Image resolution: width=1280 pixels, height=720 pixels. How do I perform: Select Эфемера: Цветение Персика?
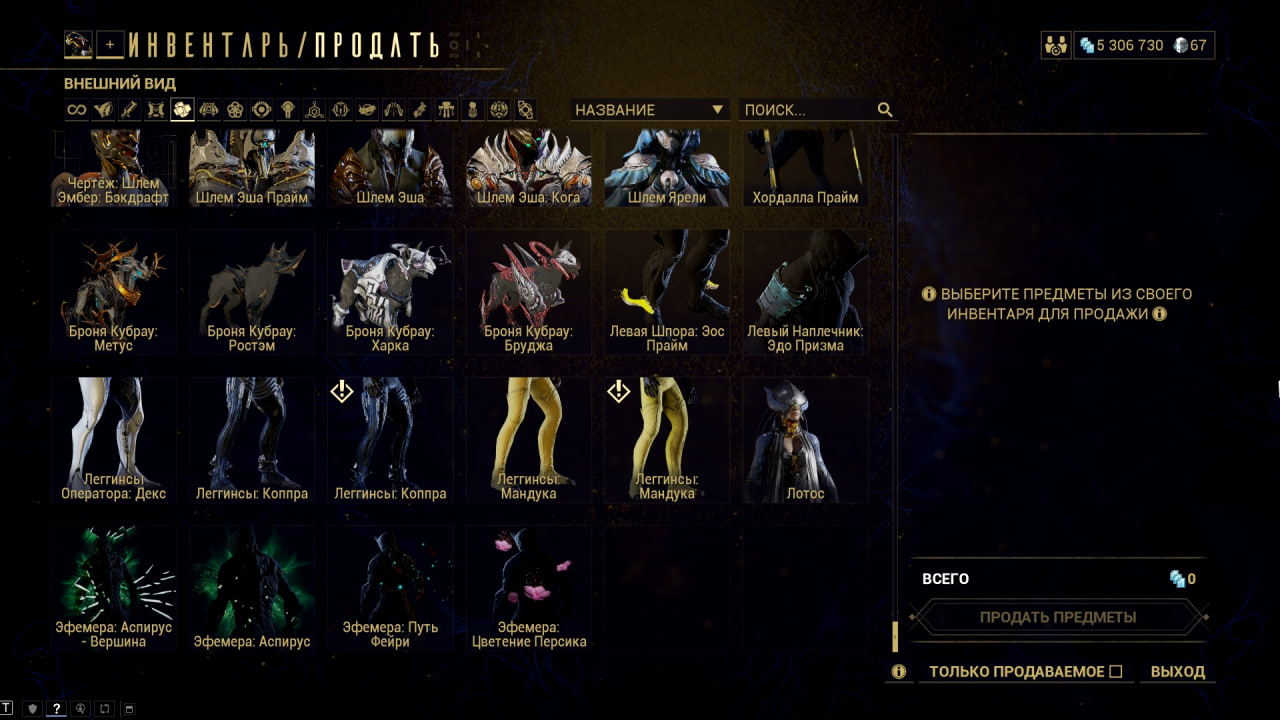tap(528, 588)
